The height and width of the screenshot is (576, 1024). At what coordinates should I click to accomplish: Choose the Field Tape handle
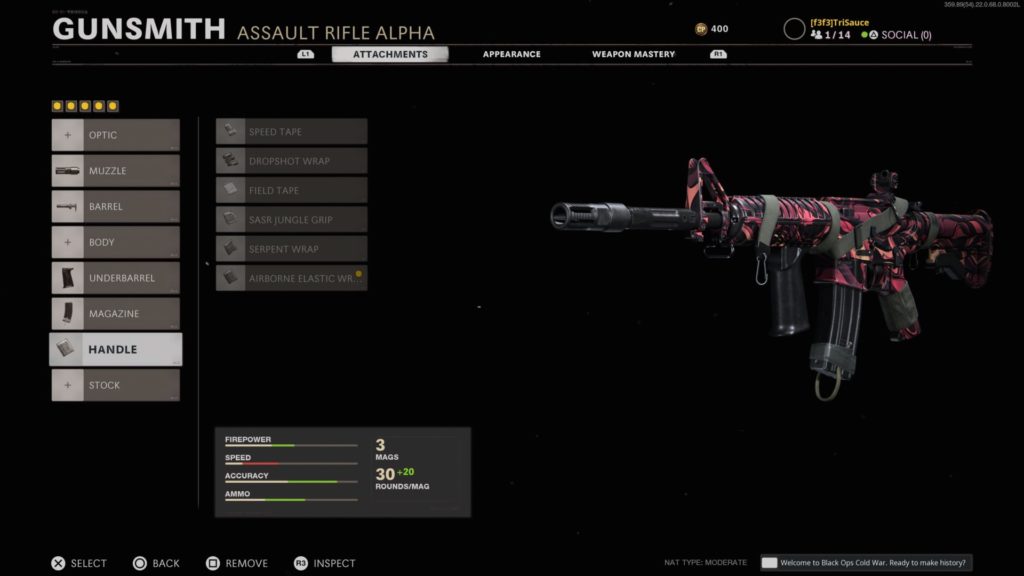tap(292, 190)
